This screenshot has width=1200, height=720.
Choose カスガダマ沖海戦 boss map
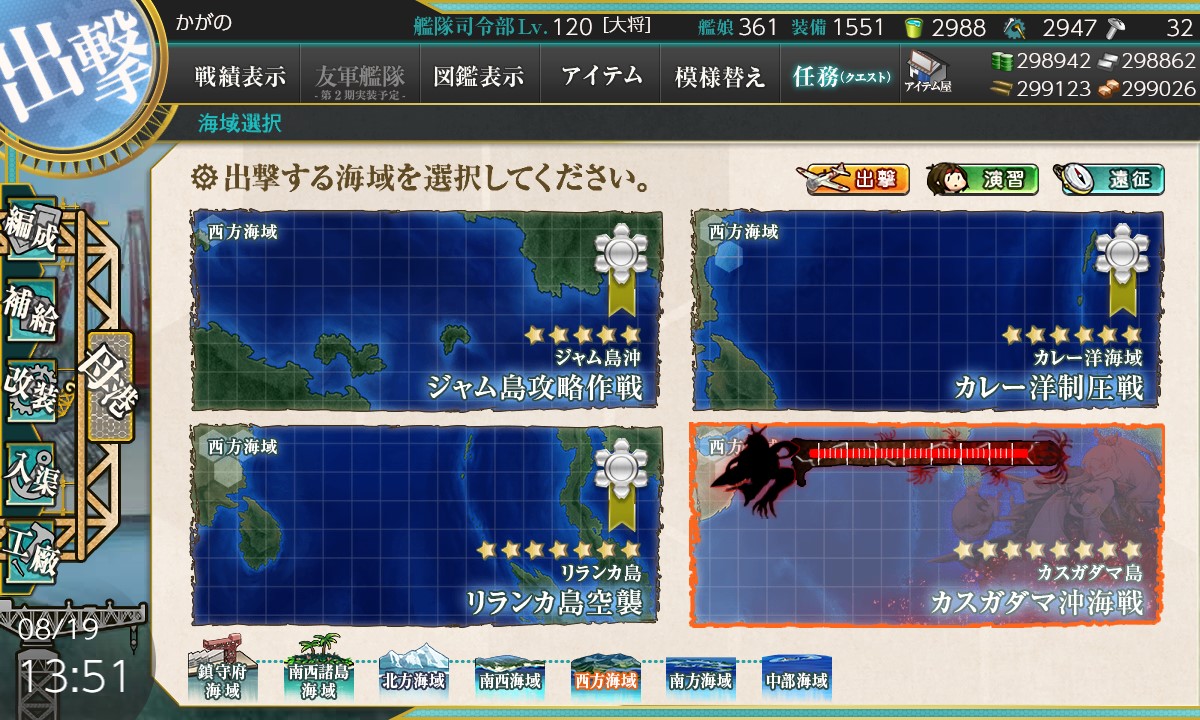(x=927, y=525)
